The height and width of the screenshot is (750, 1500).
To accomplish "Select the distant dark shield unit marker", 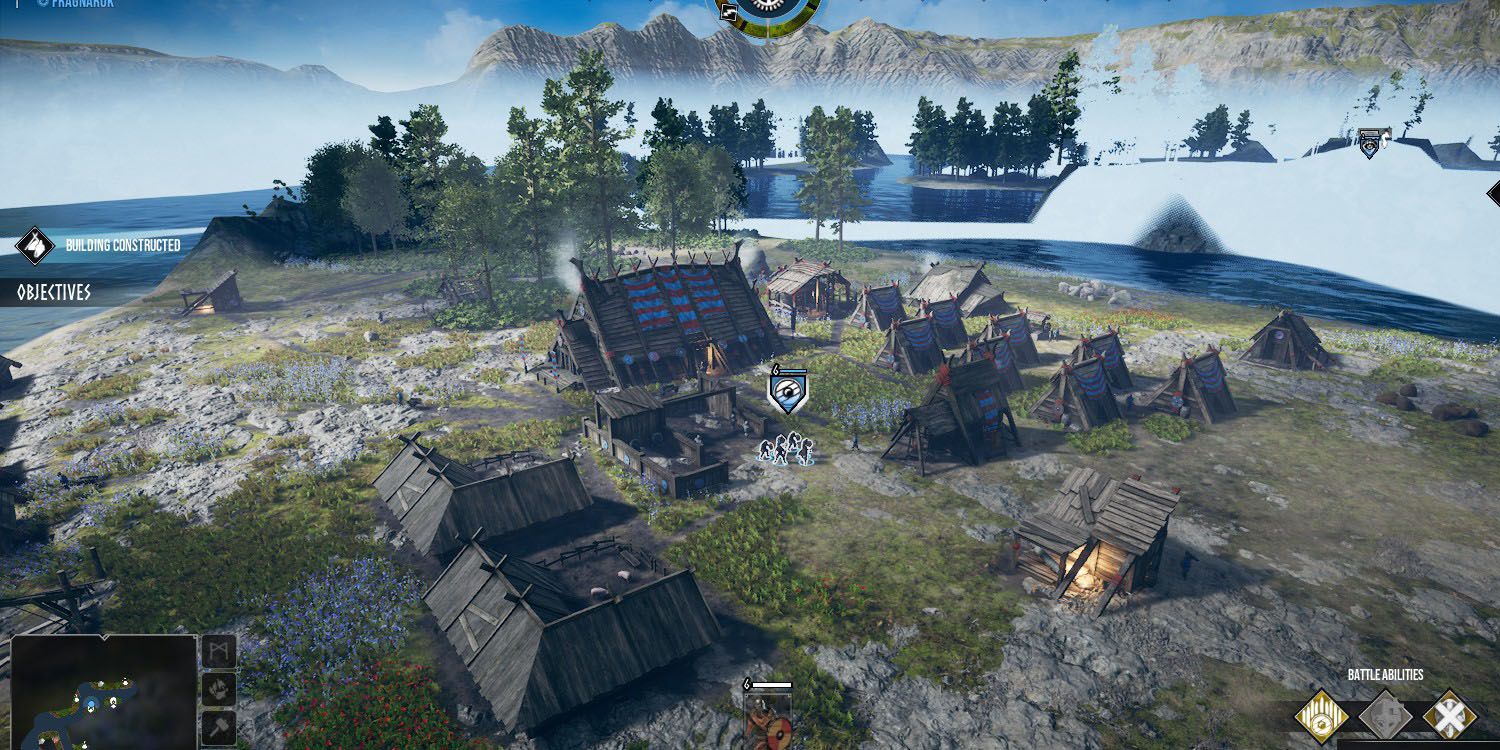I will tap(1372, 145).
